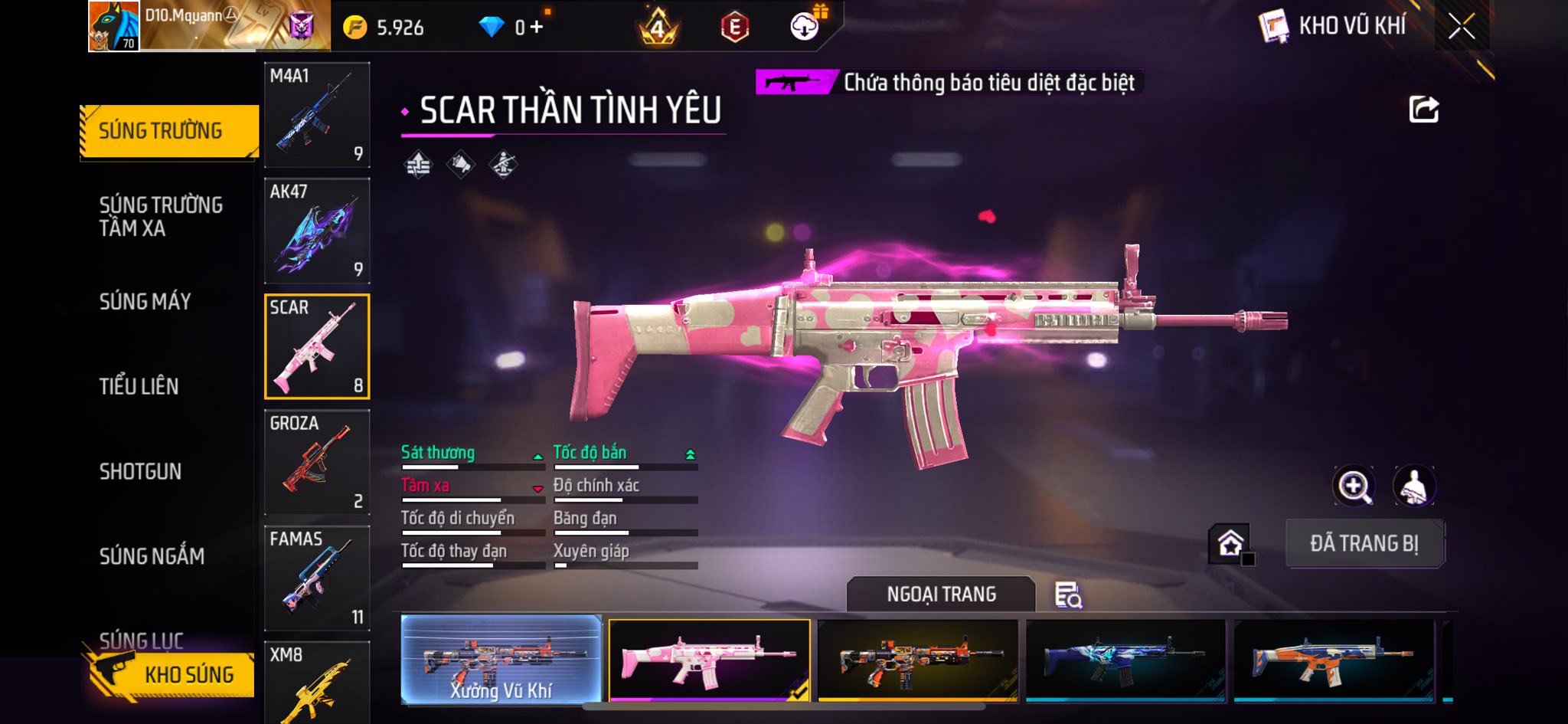
Task: Switch to Súng Ngắm category
Action: (x=152, y=556)
